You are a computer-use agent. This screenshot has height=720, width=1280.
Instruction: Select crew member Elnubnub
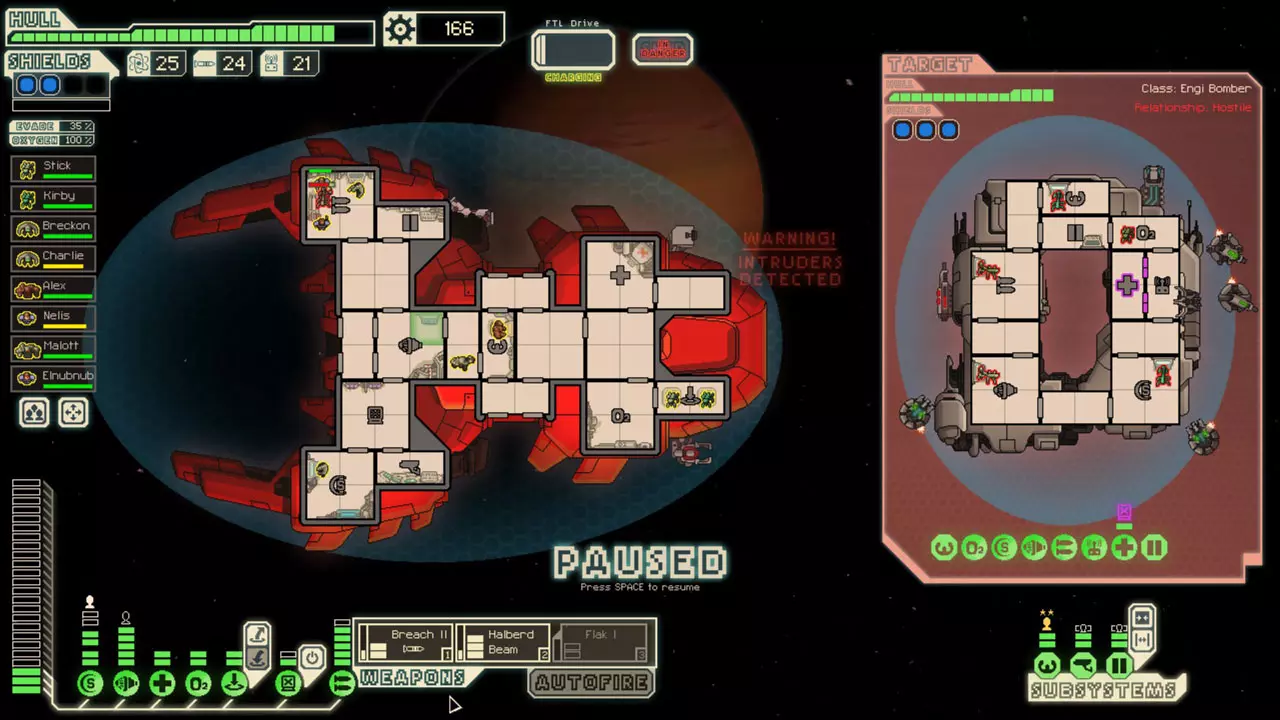(54, 378)
